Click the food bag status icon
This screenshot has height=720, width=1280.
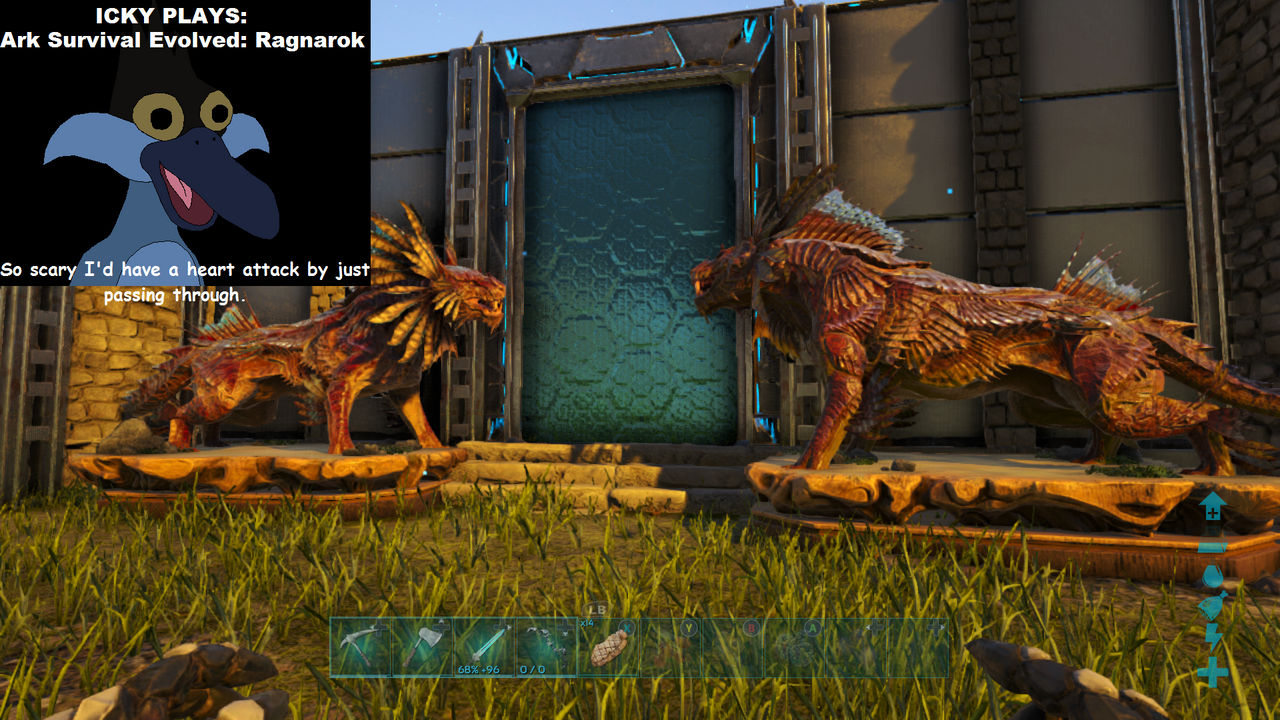pos(1211,603)
